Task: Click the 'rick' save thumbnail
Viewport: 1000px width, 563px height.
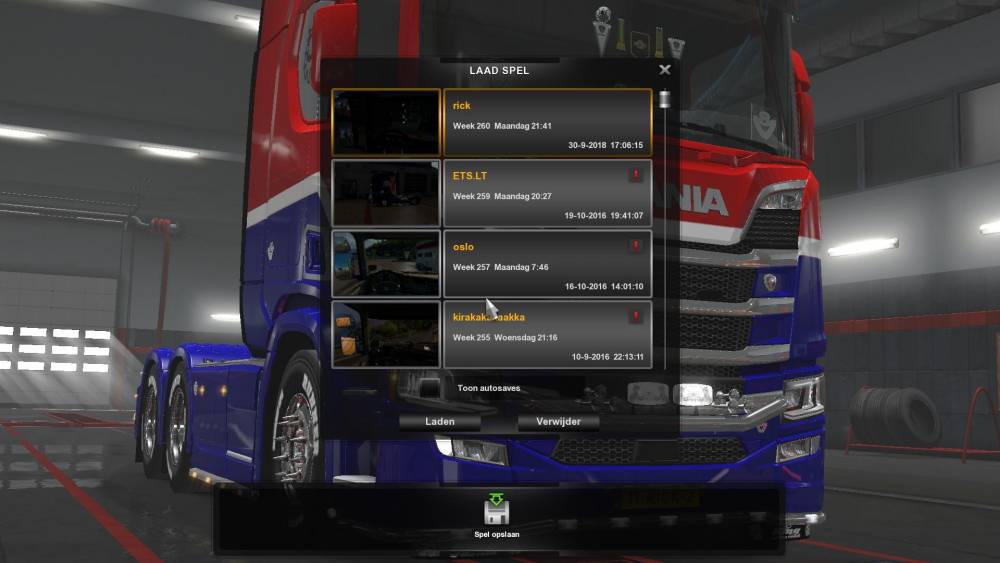Action: click(x=386, y=123)
